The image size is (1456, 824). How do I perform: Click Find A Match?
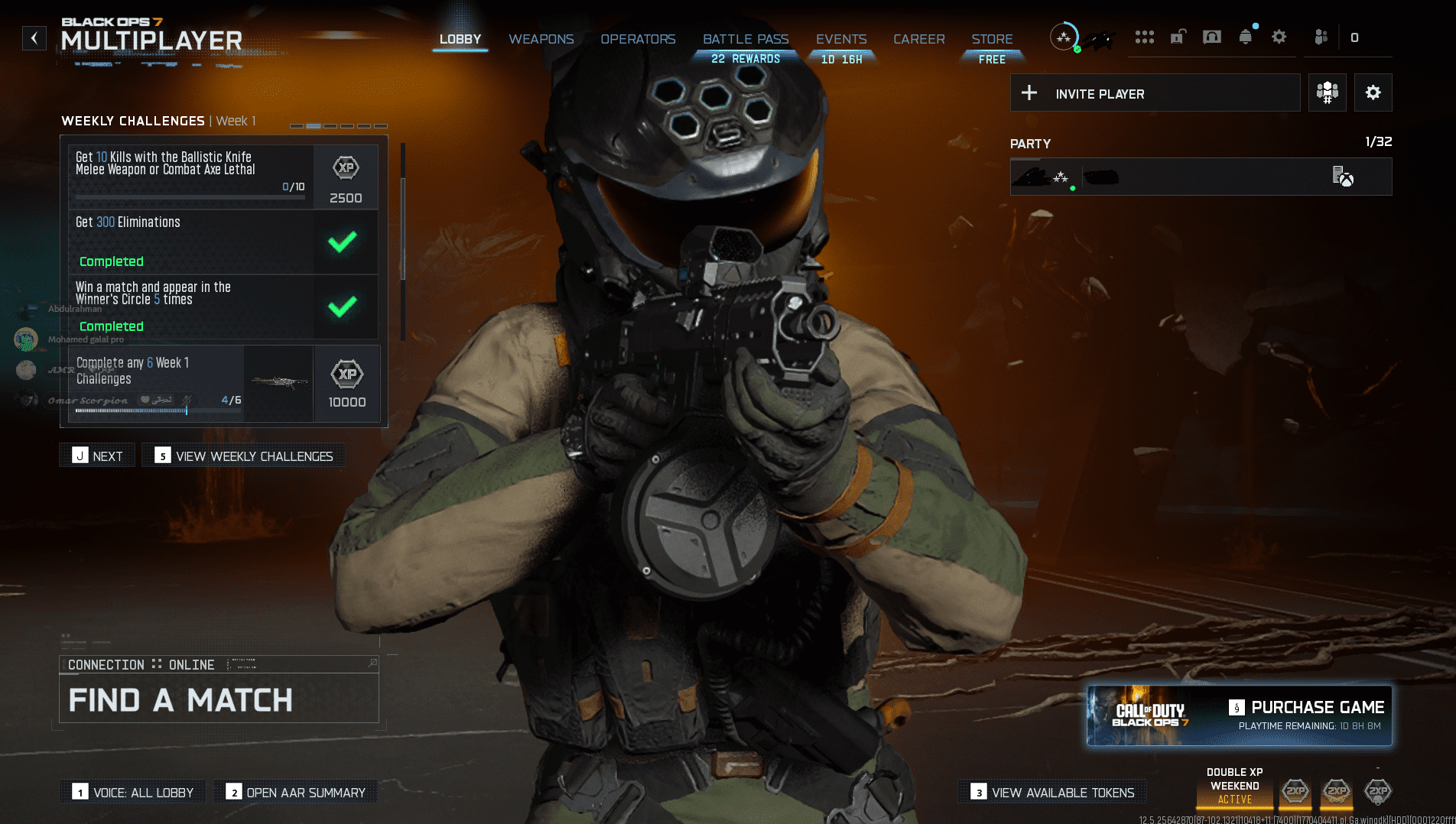[x=180, y=700]
